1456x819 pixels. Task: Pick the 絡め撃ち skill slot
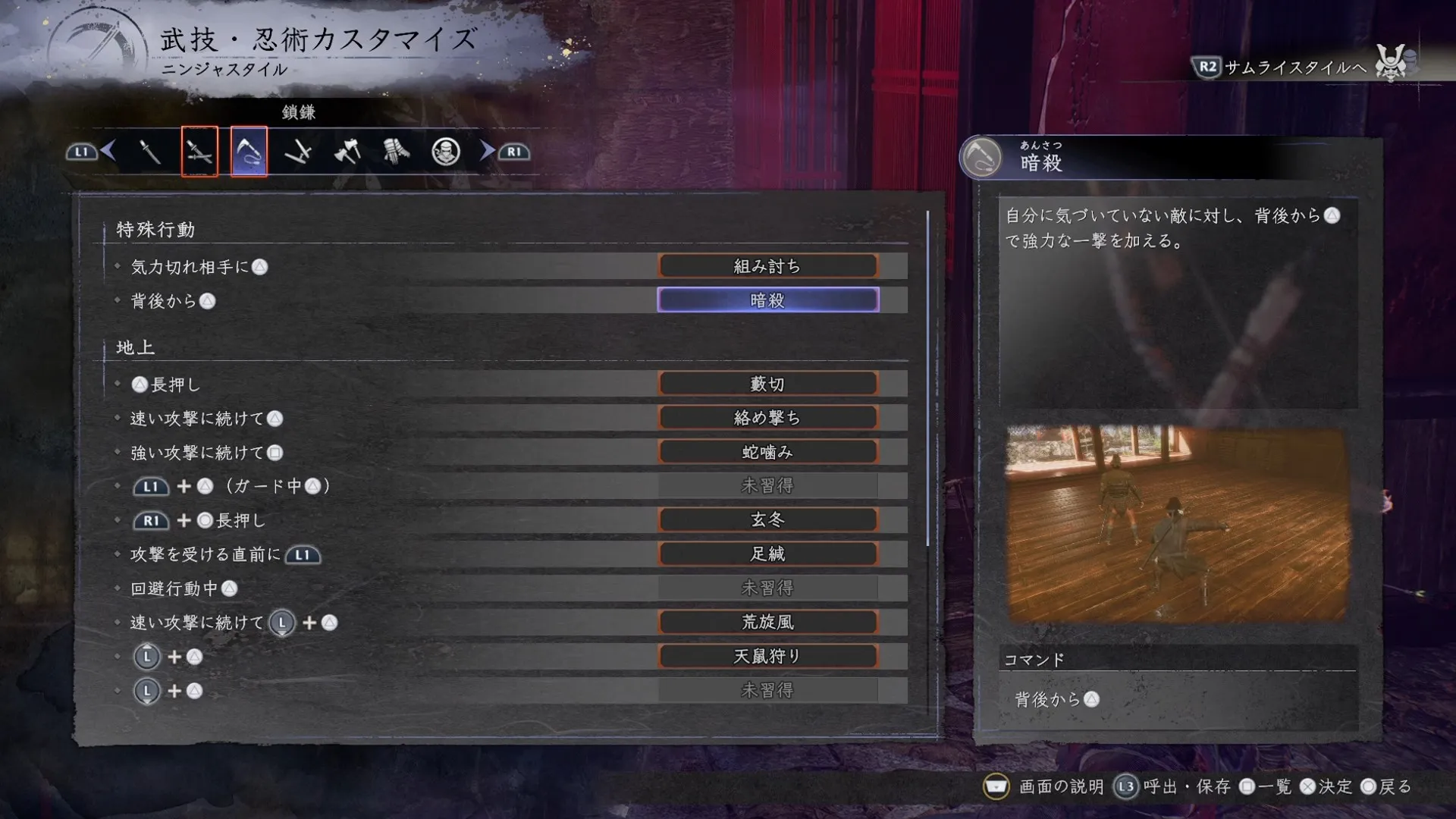(767, 418)
